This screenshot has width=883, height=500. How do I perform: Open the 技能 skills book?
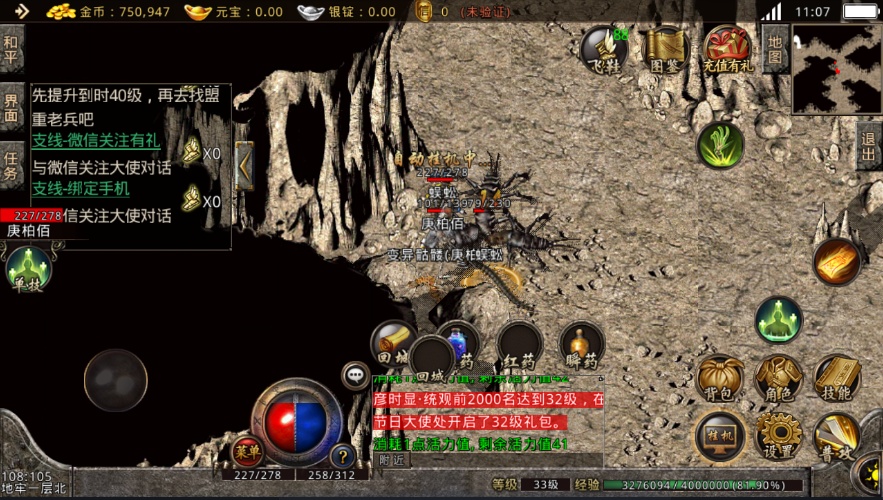tap(837, 380)
